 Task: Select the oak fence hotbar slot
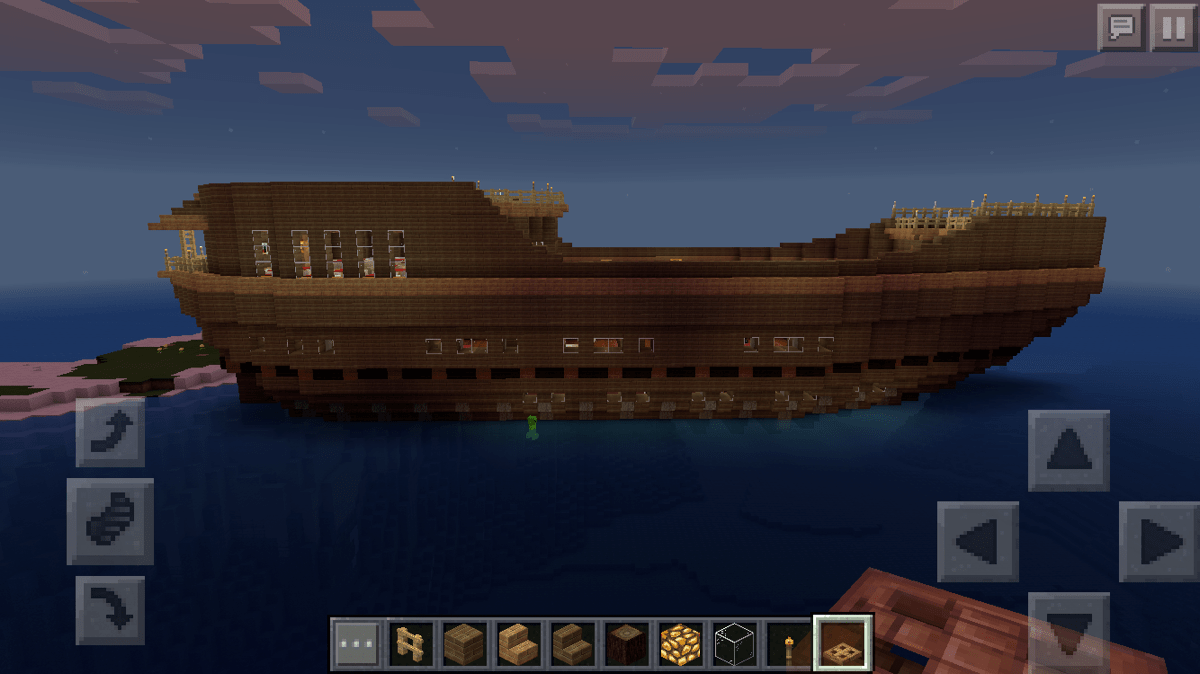(x=411, y=644)
